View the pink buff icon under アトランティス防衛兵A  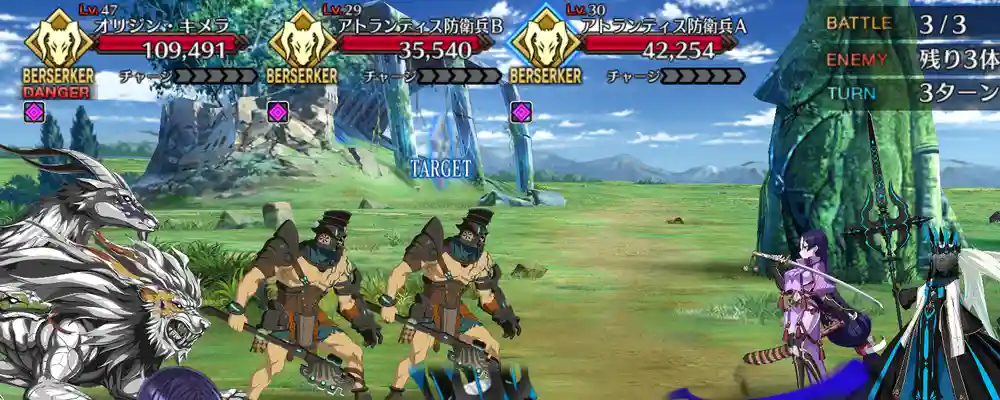click(x=520, y=112)
